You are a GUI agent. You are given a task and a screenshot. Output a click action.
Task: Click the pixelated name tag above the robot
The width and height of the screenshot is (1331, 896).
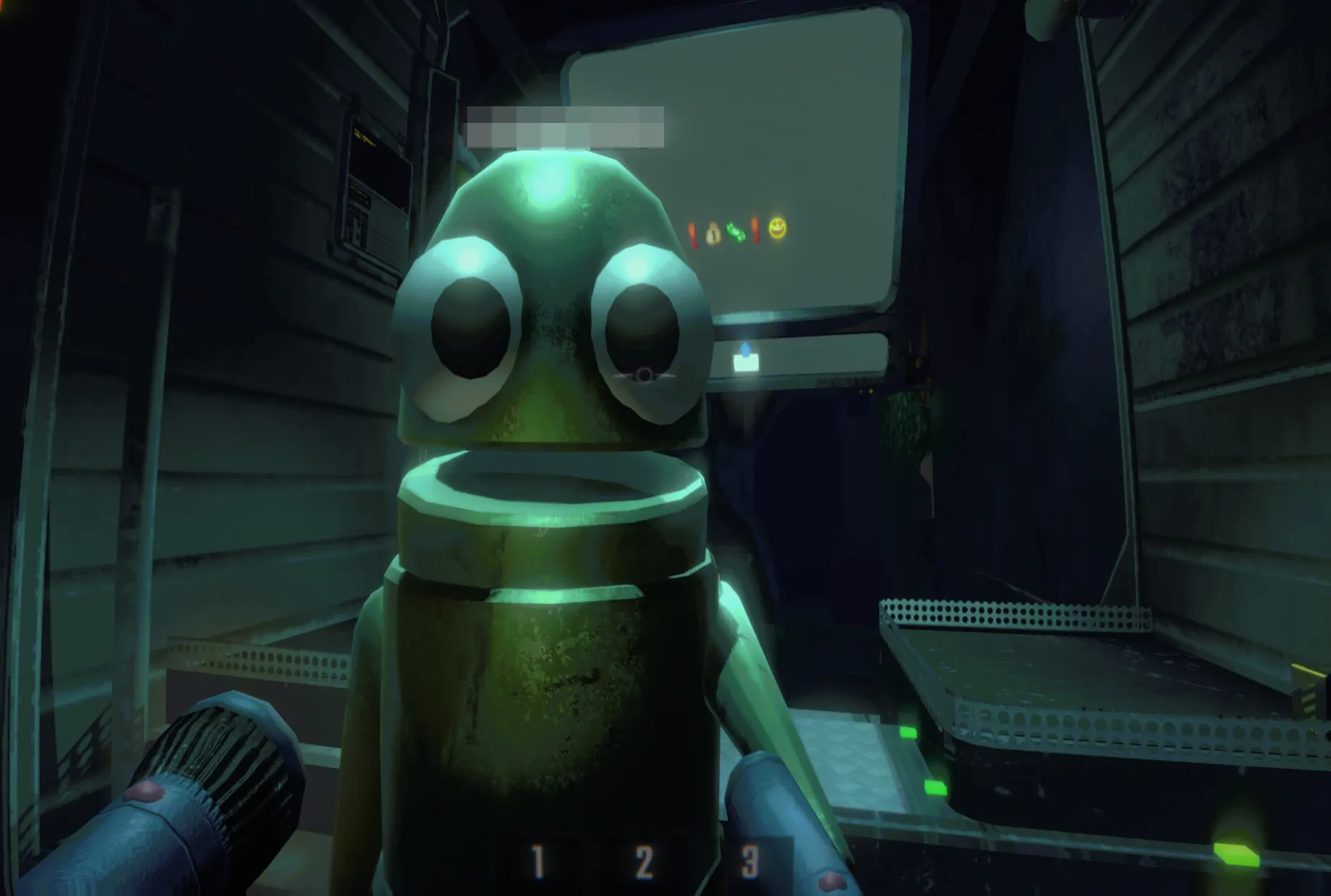pyautogui.click(x=566, y=125)
